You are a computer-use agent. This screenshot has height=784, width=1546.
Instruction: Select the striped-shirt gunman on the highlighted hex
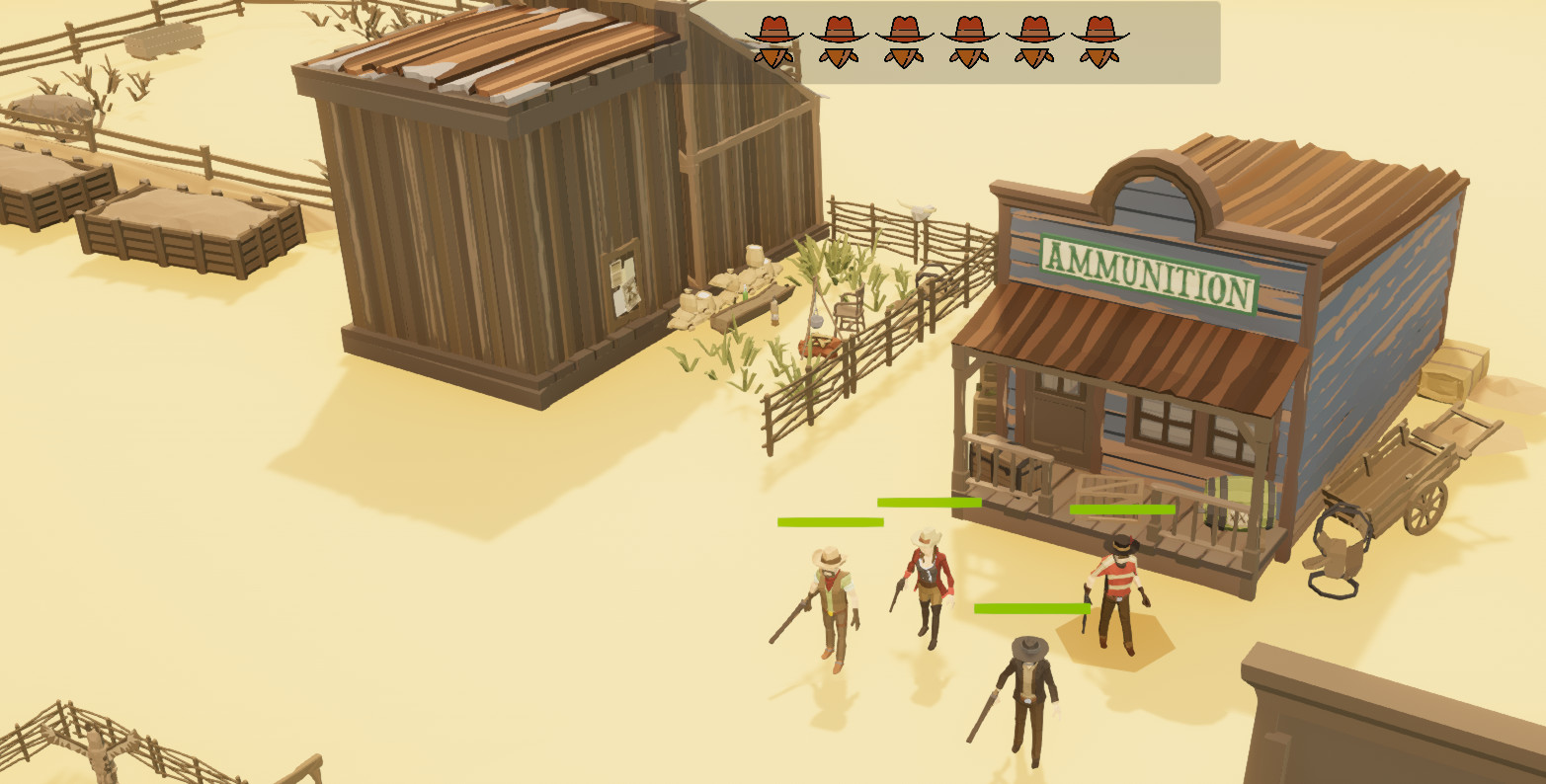[x=1117, y=594]
